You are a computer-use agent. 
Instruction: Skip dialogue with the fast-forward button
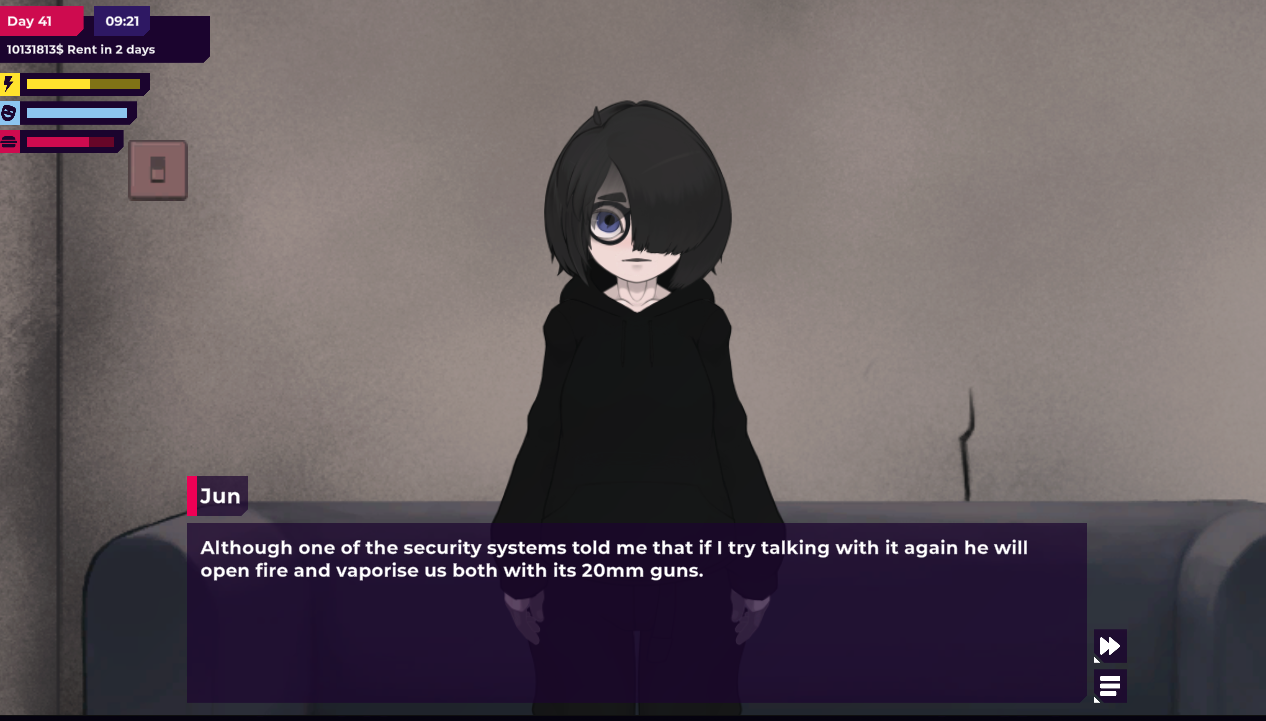pyautogui.click(x=1110, y=646)
